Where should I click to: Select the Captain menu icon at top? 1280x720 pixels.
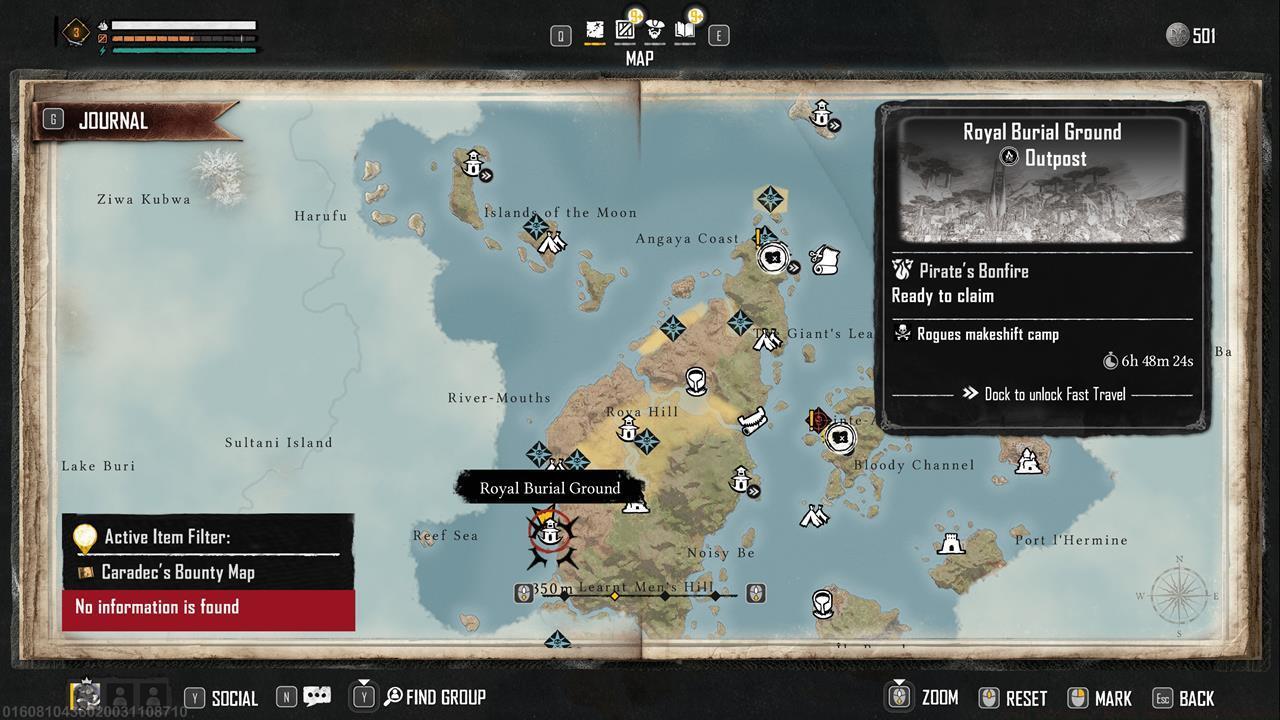[x=655, y=30]
